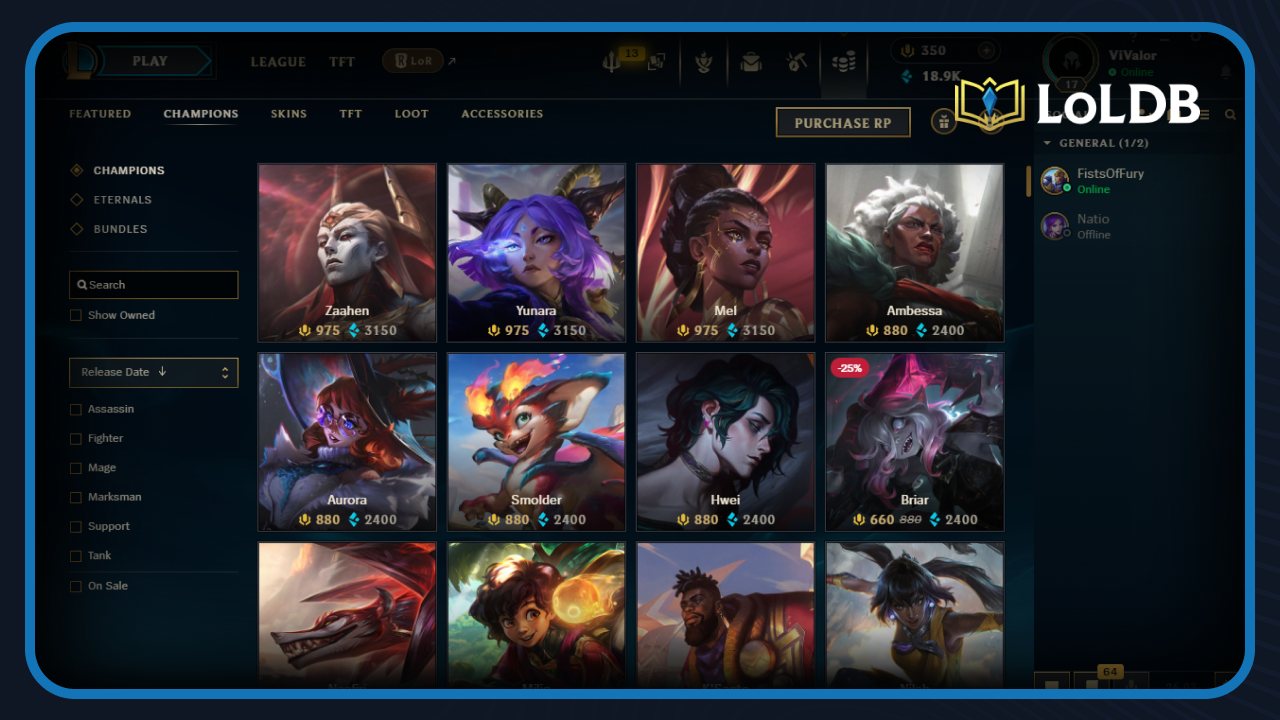The height and width of the screenshot is (720, 1280).
Task: Select the discounted Briar champion card
Action: tap(914, 441)
